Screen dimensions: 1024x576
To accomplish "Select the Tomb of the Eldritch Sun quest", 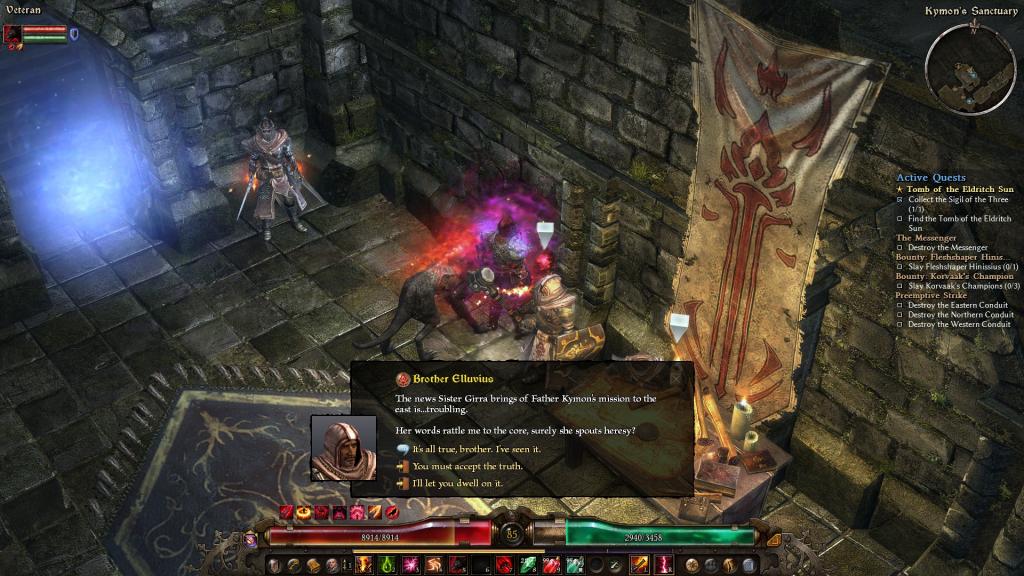I will 953,188.
